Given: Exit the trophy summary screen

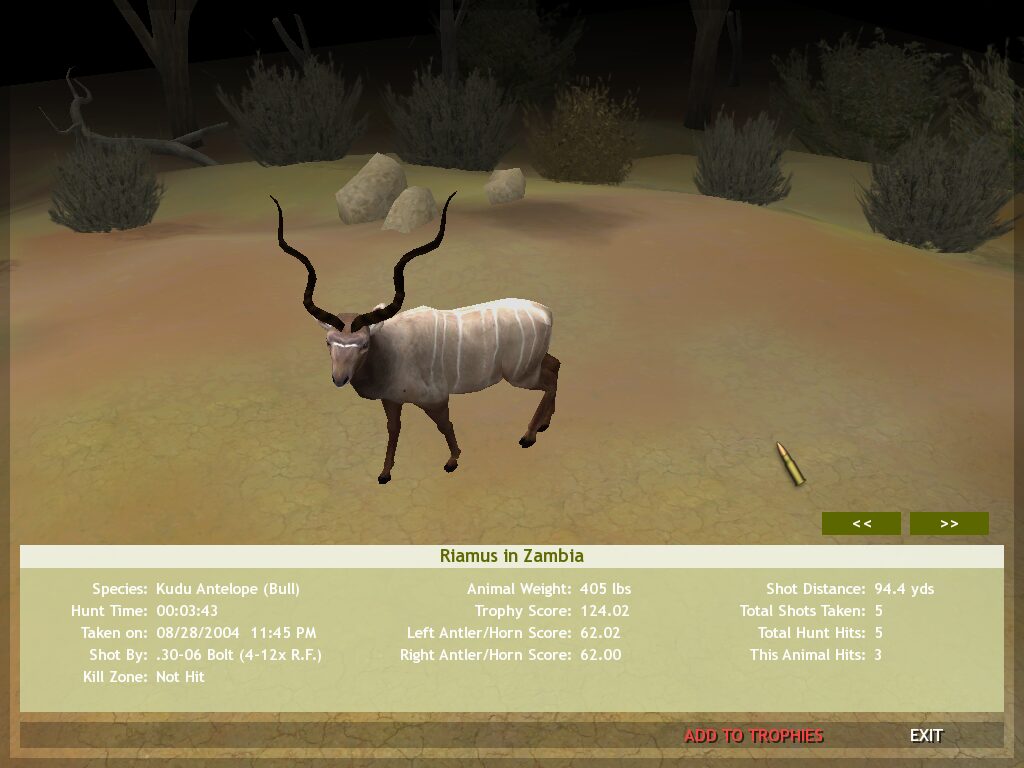Looking at the screenshot, I should [x=926, y=736].
